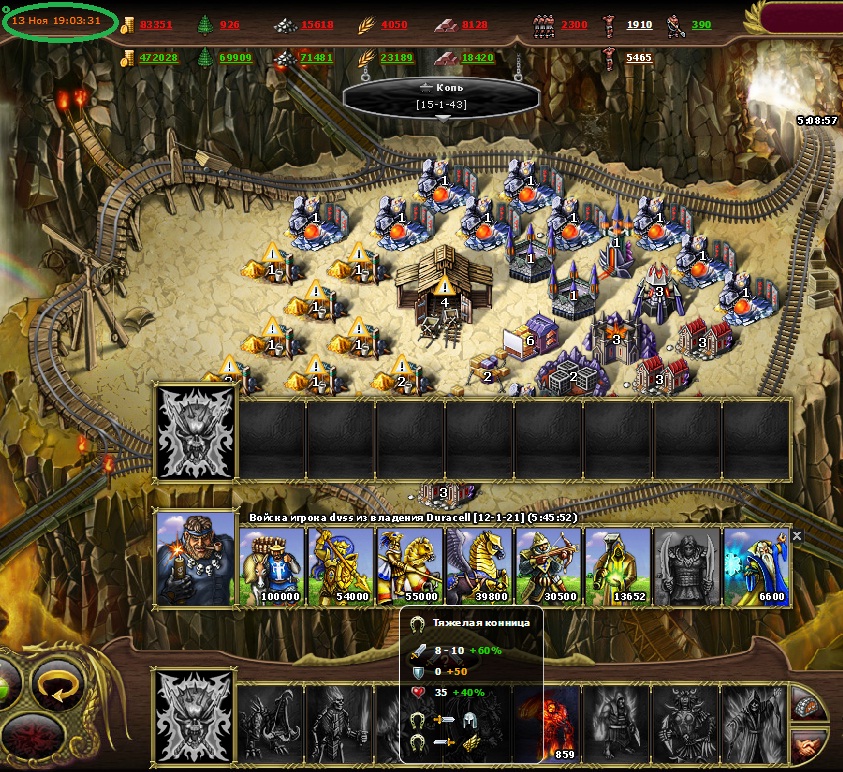
Task: Select the 55000 heavy cavalry unit
Action: (410, 566)
